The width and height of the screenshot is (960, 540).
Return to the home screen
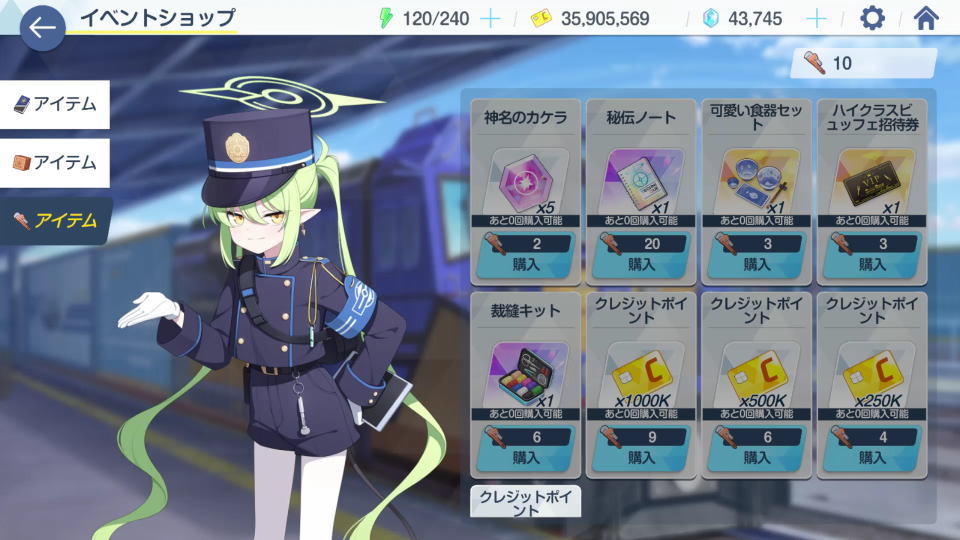[x=926, y=18]
